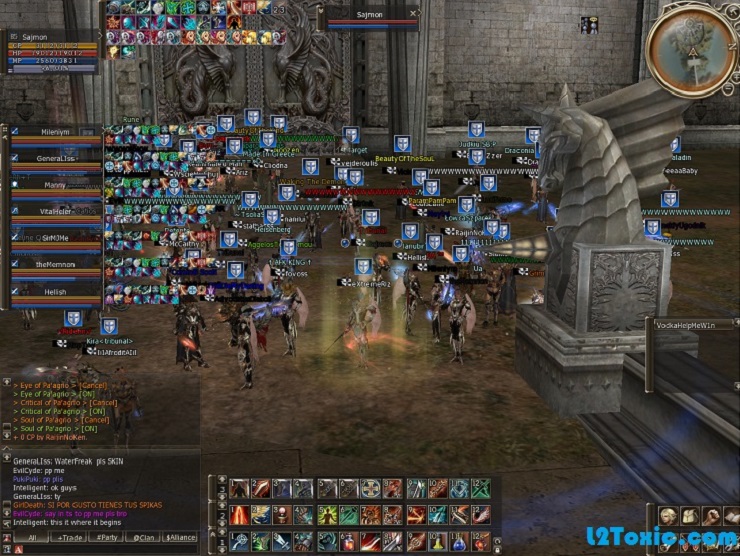
Task: Choose party member Manny
Action: click(56, 185)
